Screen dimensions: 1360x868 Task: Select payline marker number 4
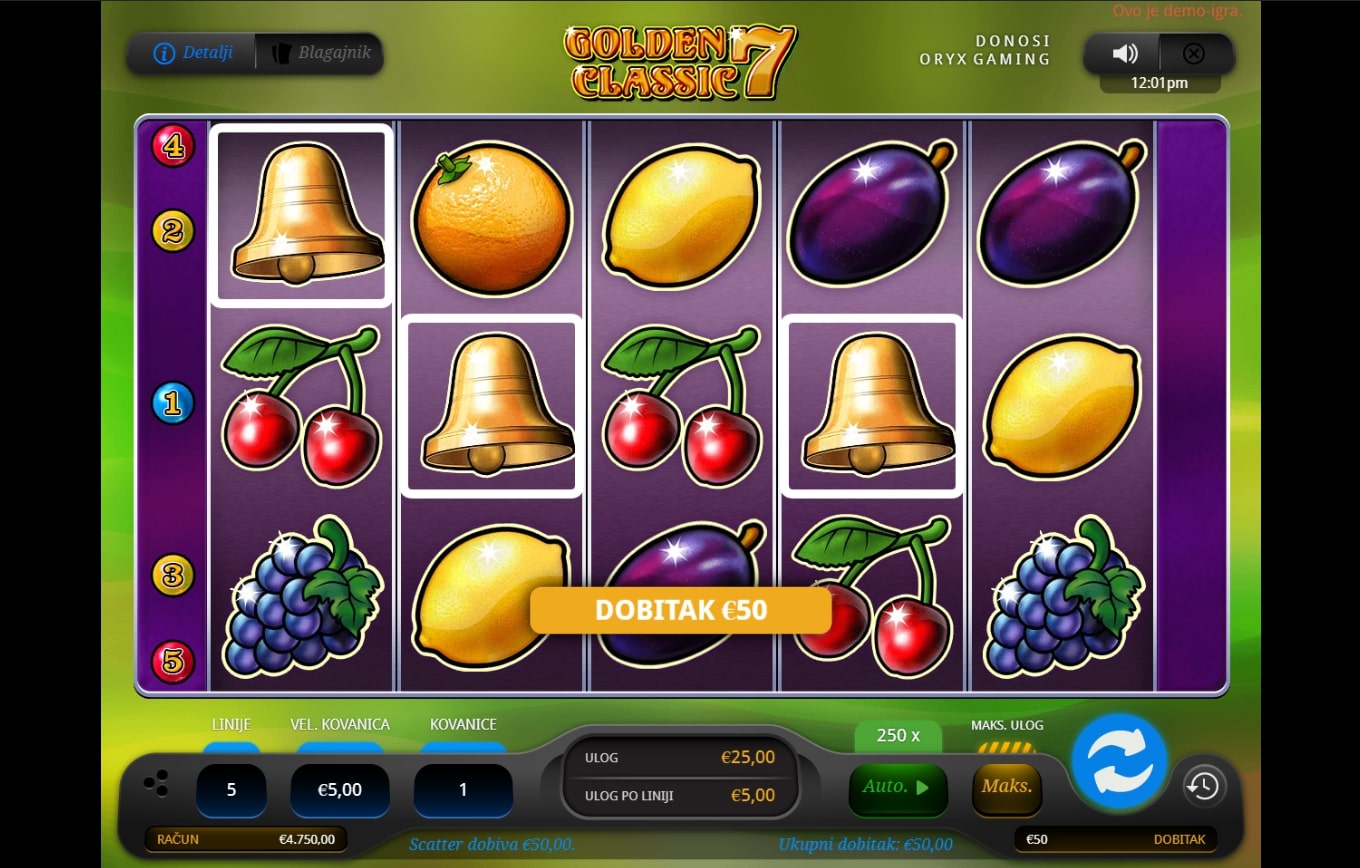[173, 146]
